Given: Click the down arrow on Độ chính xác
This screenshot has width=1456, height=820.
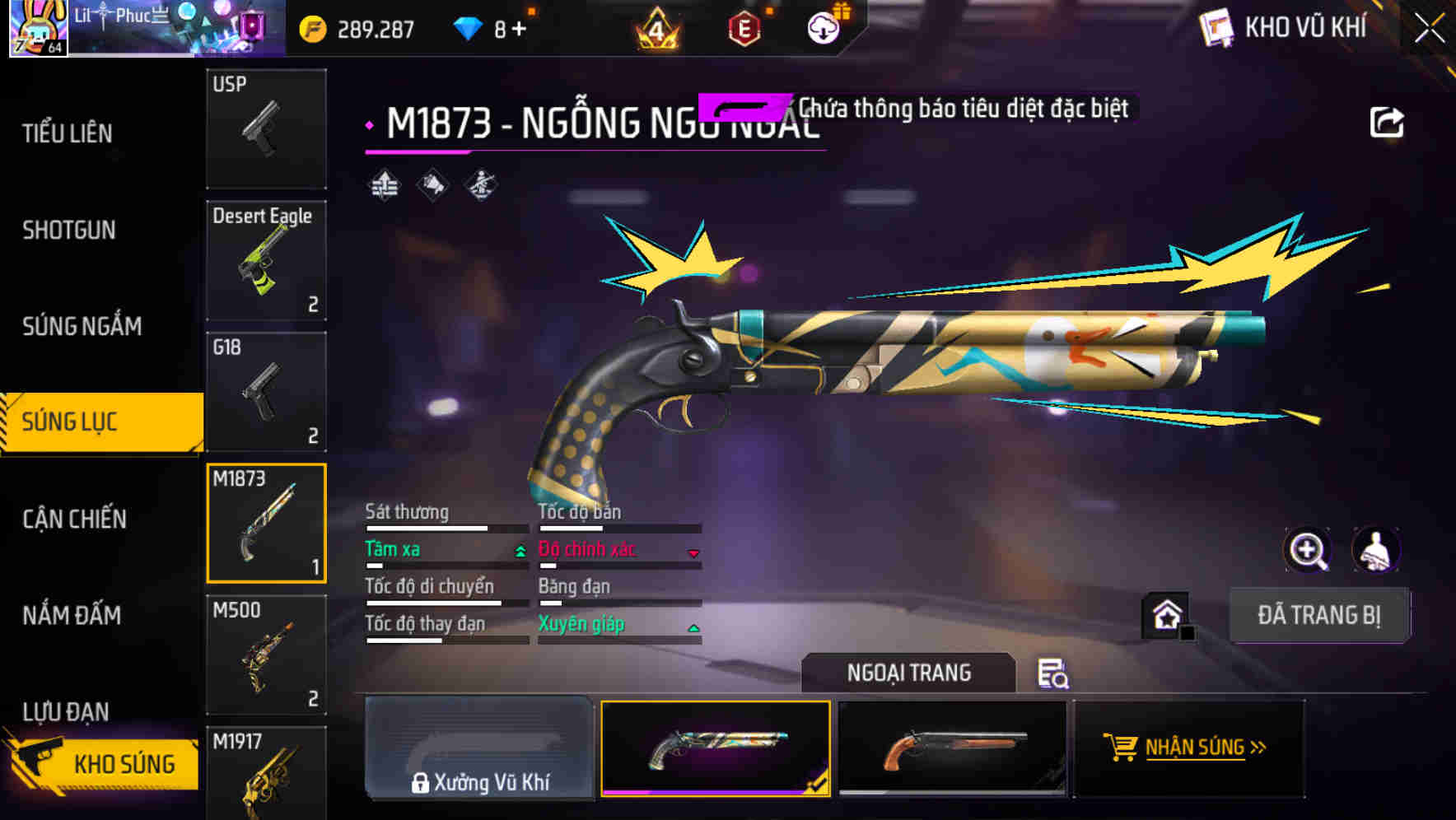Looking at the screenshot, I should point(694,553).
